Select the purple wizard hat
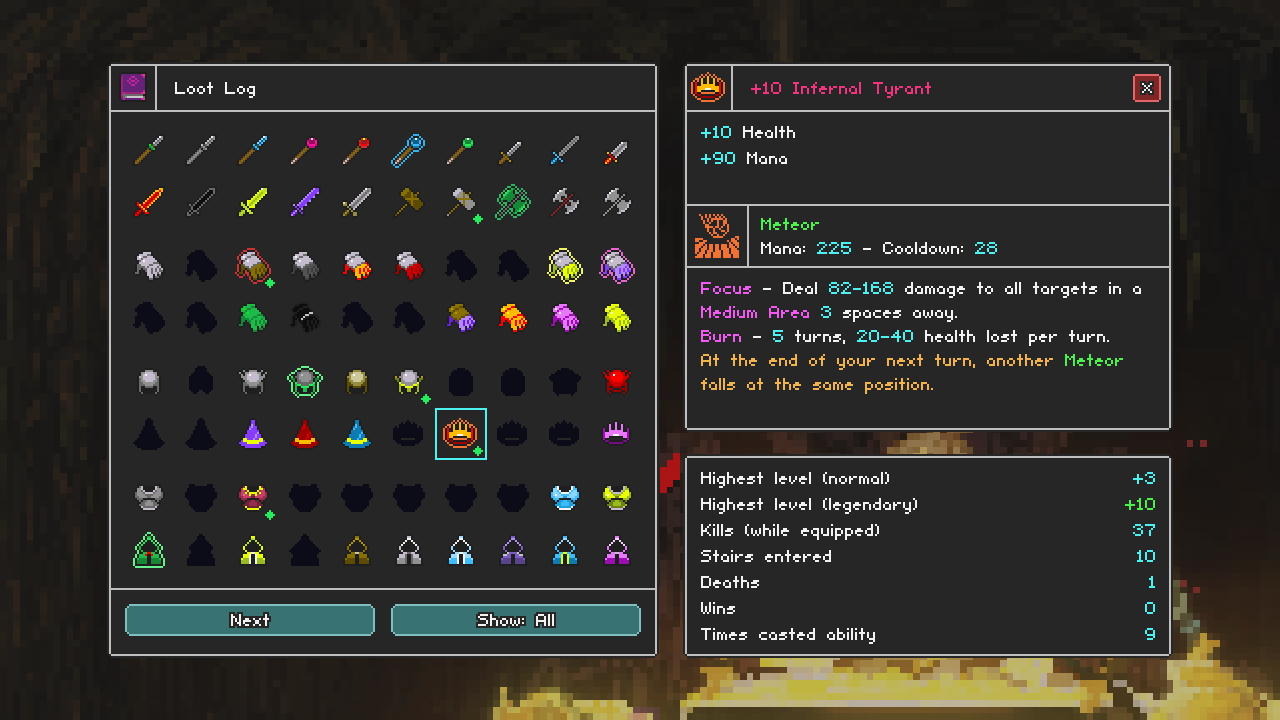1280x720 pixels. click(253, 432)
